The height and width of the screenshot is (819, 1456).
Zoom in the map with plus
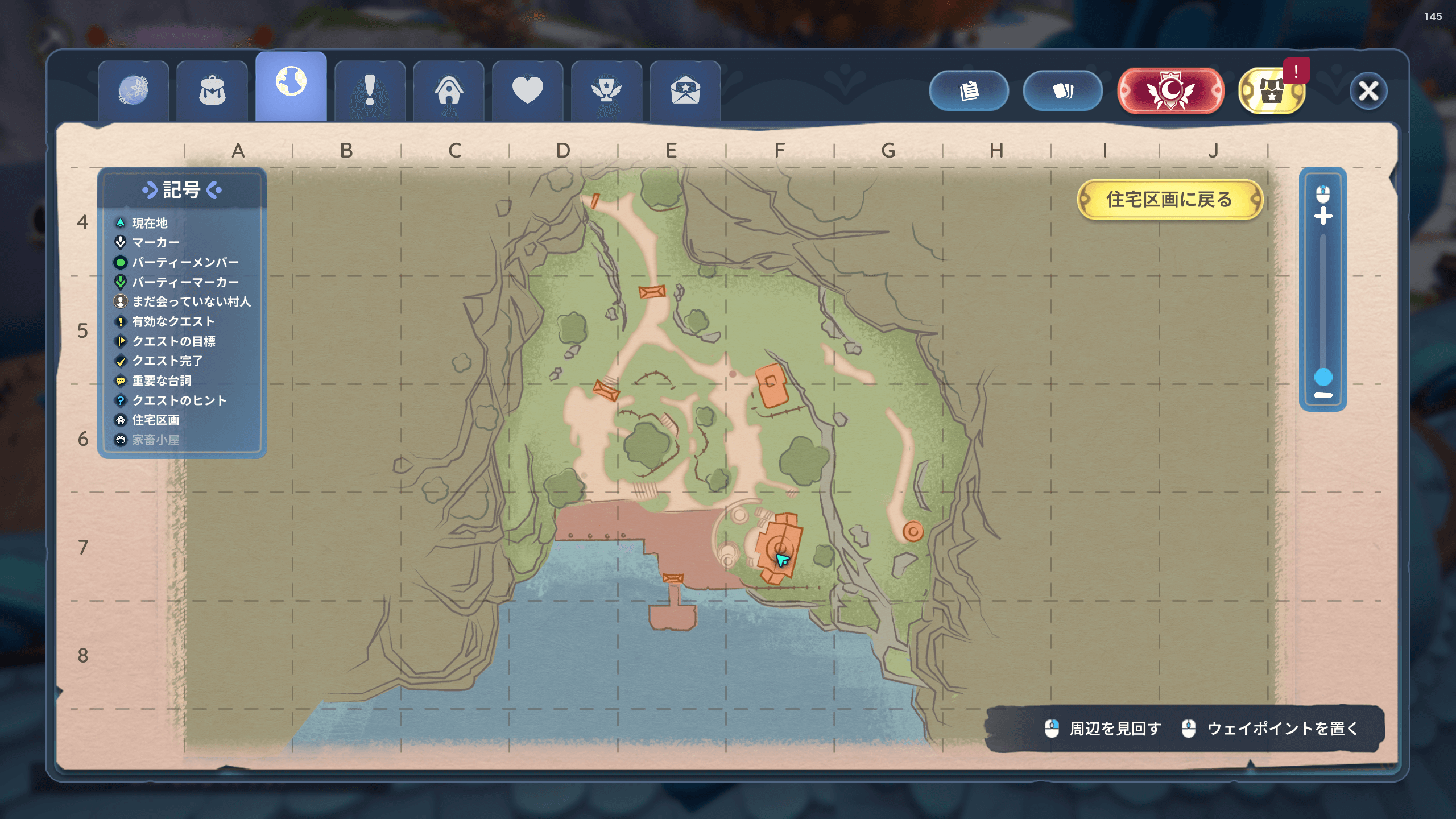(x=1323, y=216)
